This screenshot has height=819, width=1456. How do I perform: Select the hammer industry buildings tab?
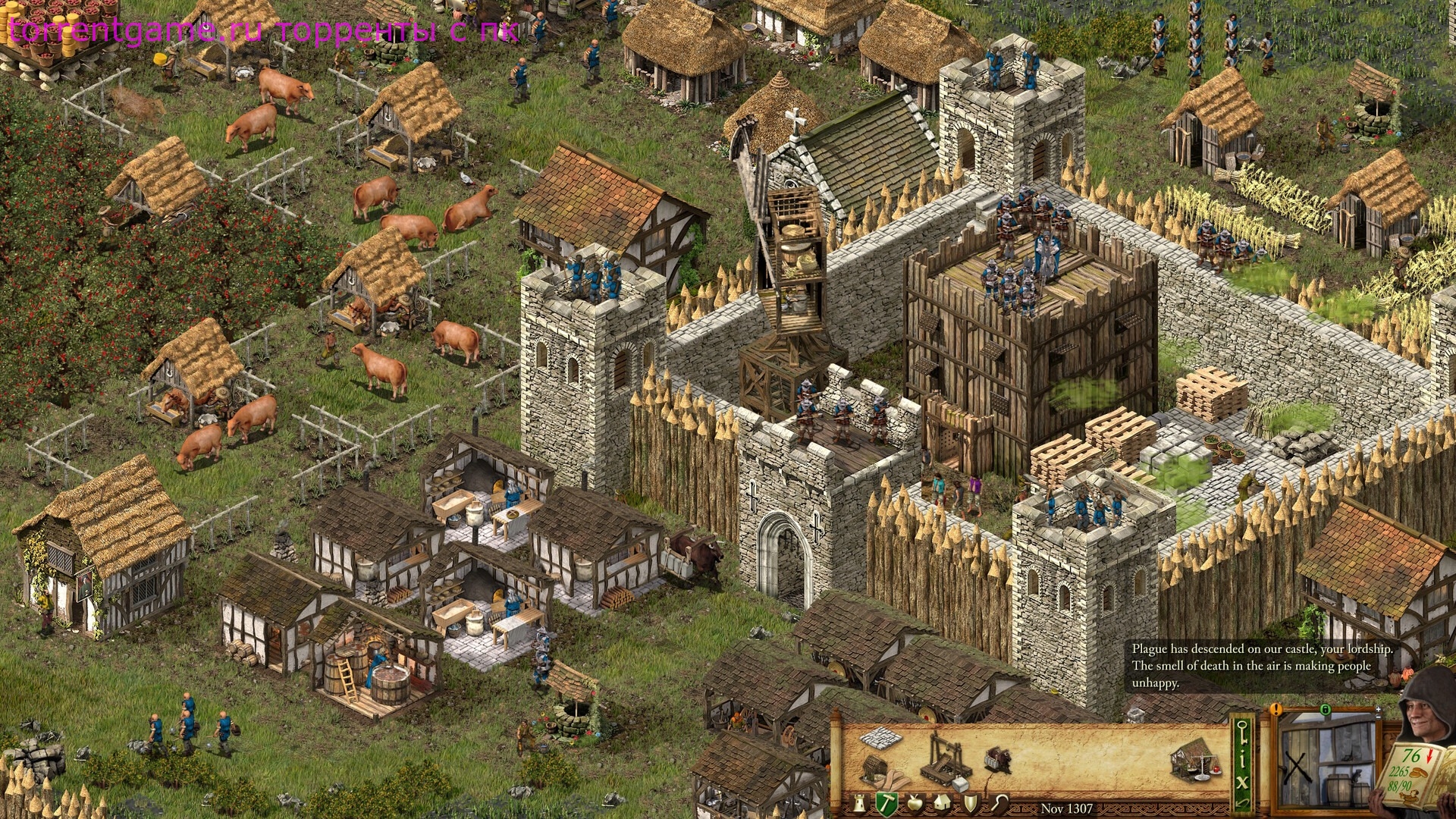[886, 802]
